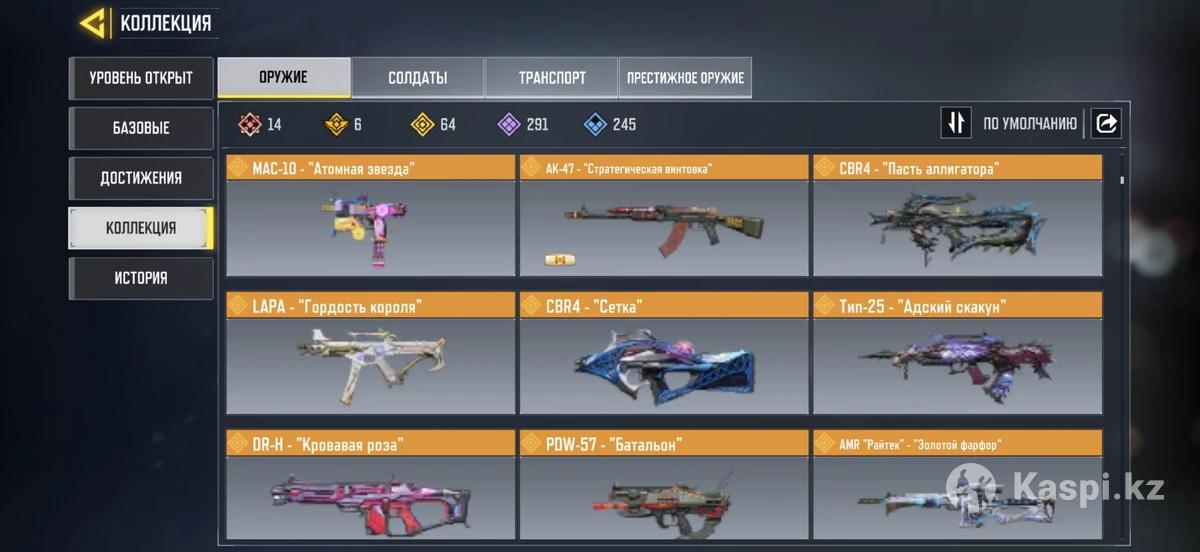The height and width of the screenshot is (552, 1200).
Task: Select the БАЗОВЫЕ menu entry
Action: tap(141, 128)
